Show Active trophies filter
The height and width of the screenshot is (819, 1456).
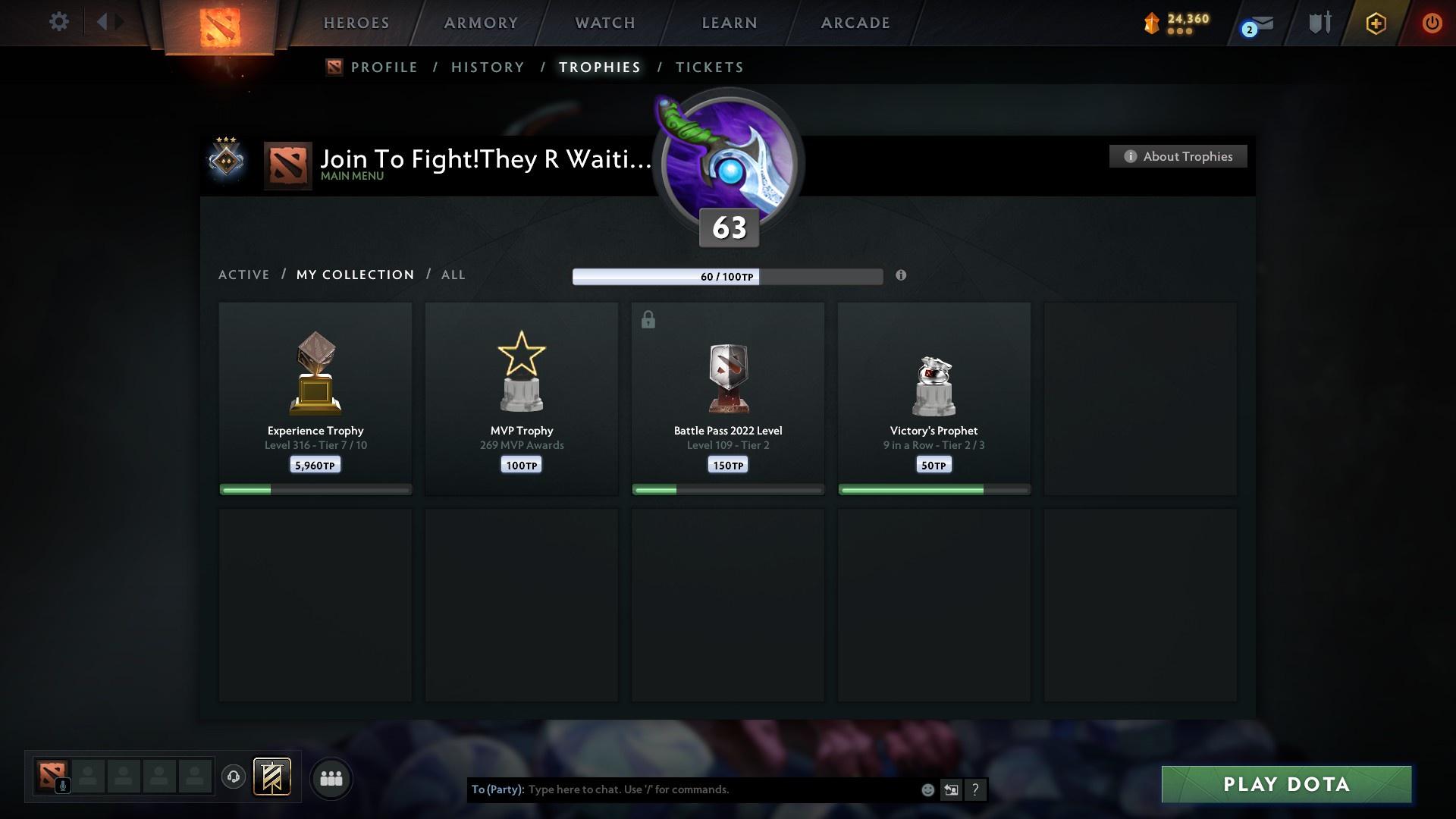tap(244, 275)
